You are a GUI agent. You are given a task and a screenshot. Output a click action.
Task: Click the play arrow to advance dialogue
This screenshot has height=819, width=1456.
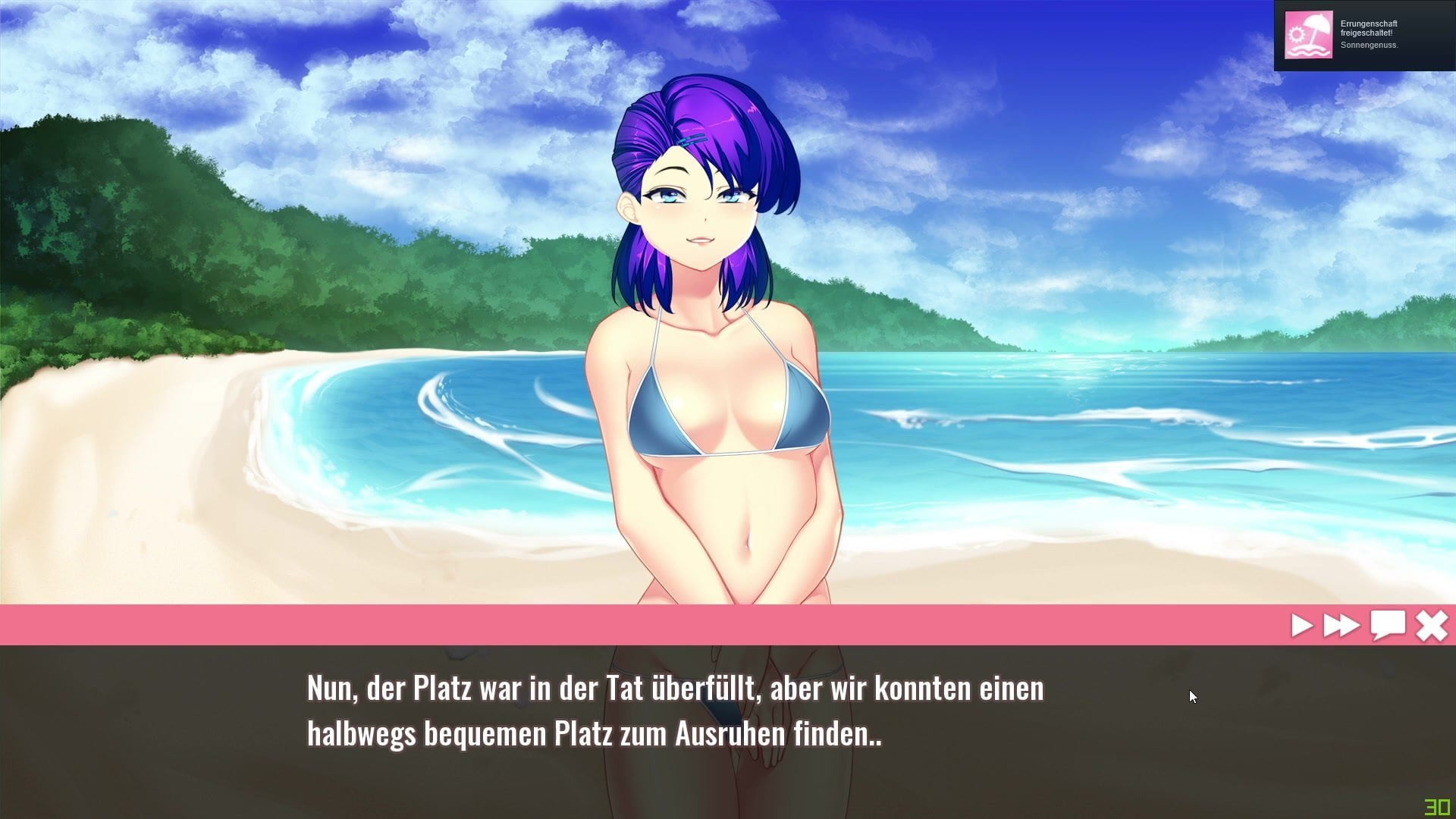point(1301,626)
